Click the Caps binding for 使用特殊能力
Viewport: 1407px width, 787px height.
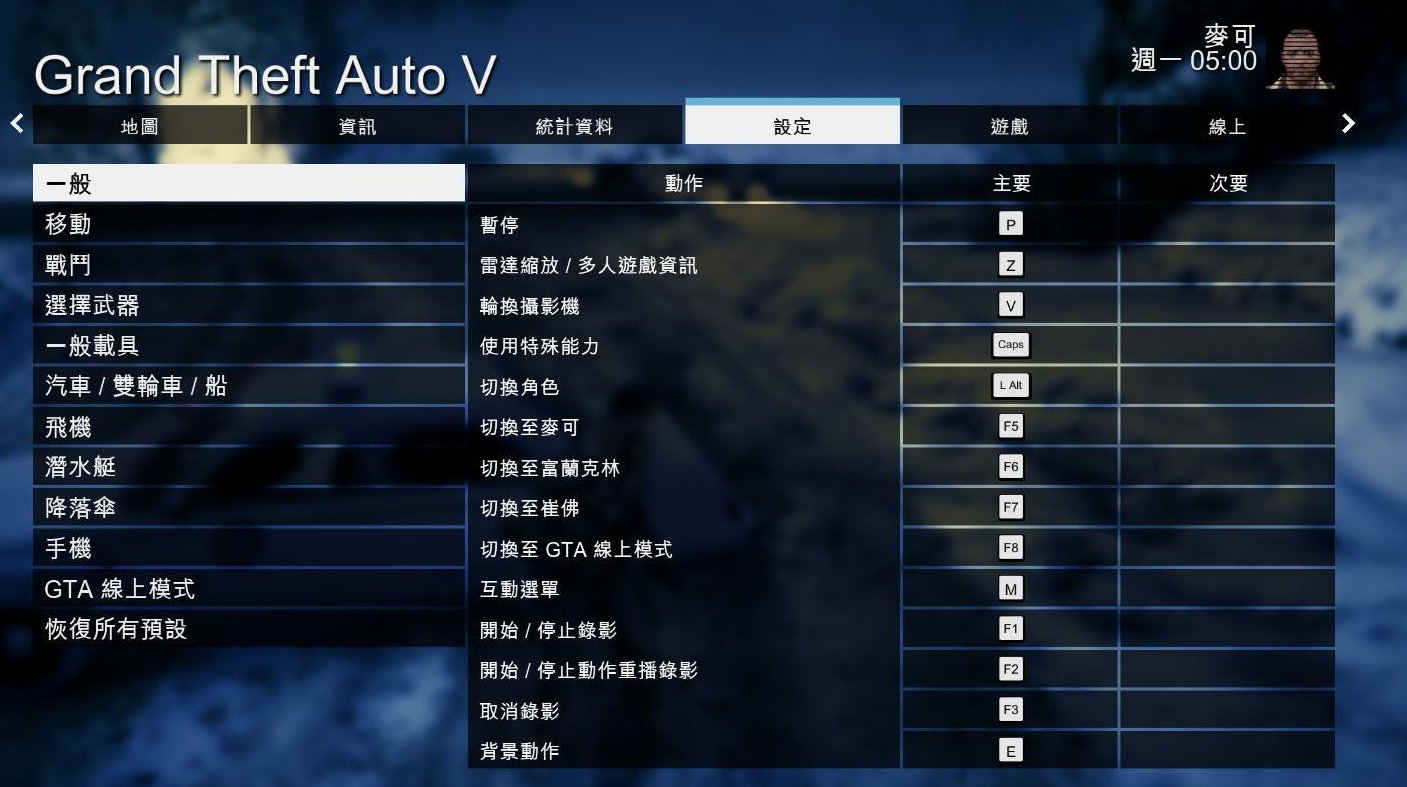point(1010,344)
